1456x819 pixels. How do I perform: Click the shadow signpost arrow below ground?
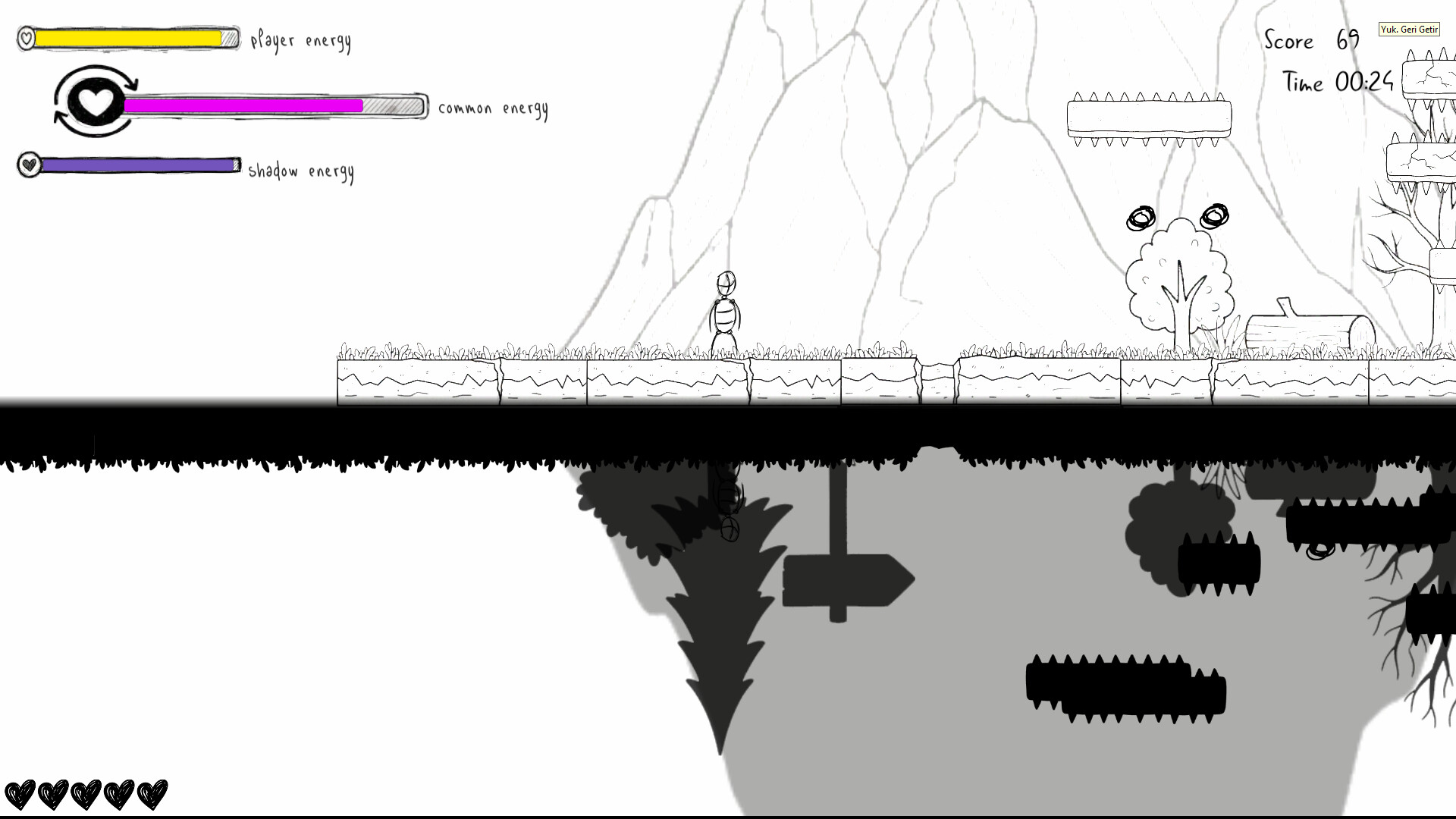(x=846, y=580)
